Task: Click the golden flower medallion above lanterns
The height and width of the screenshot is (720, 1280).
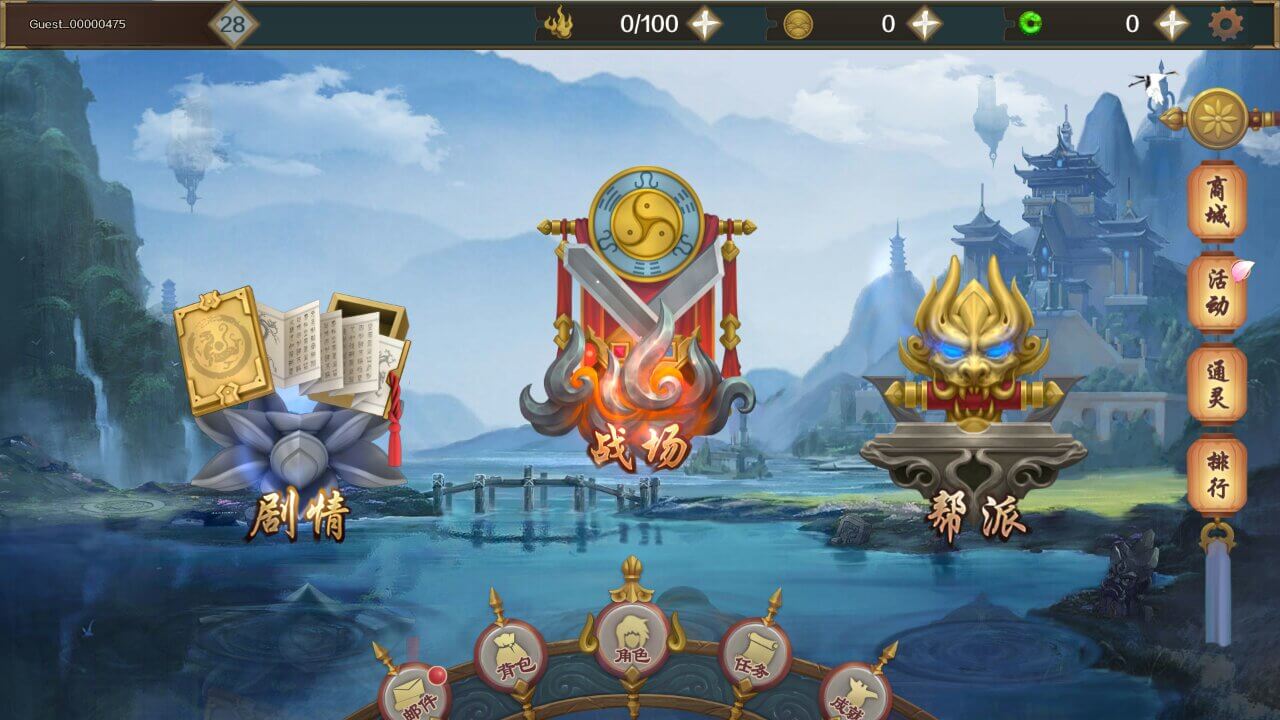Action: 1218,119
